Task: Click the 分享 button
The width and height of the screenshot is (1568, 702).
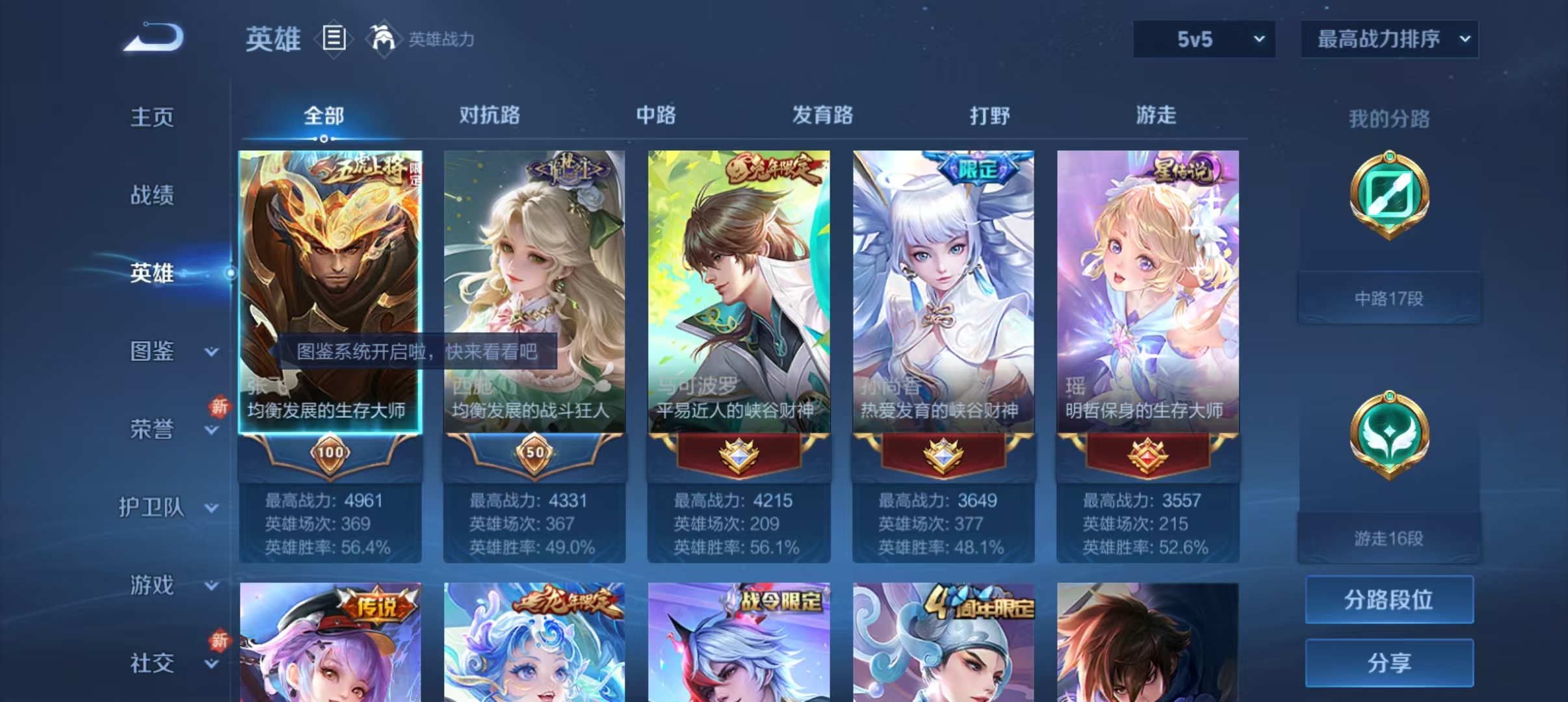Action: [1389, 664]
